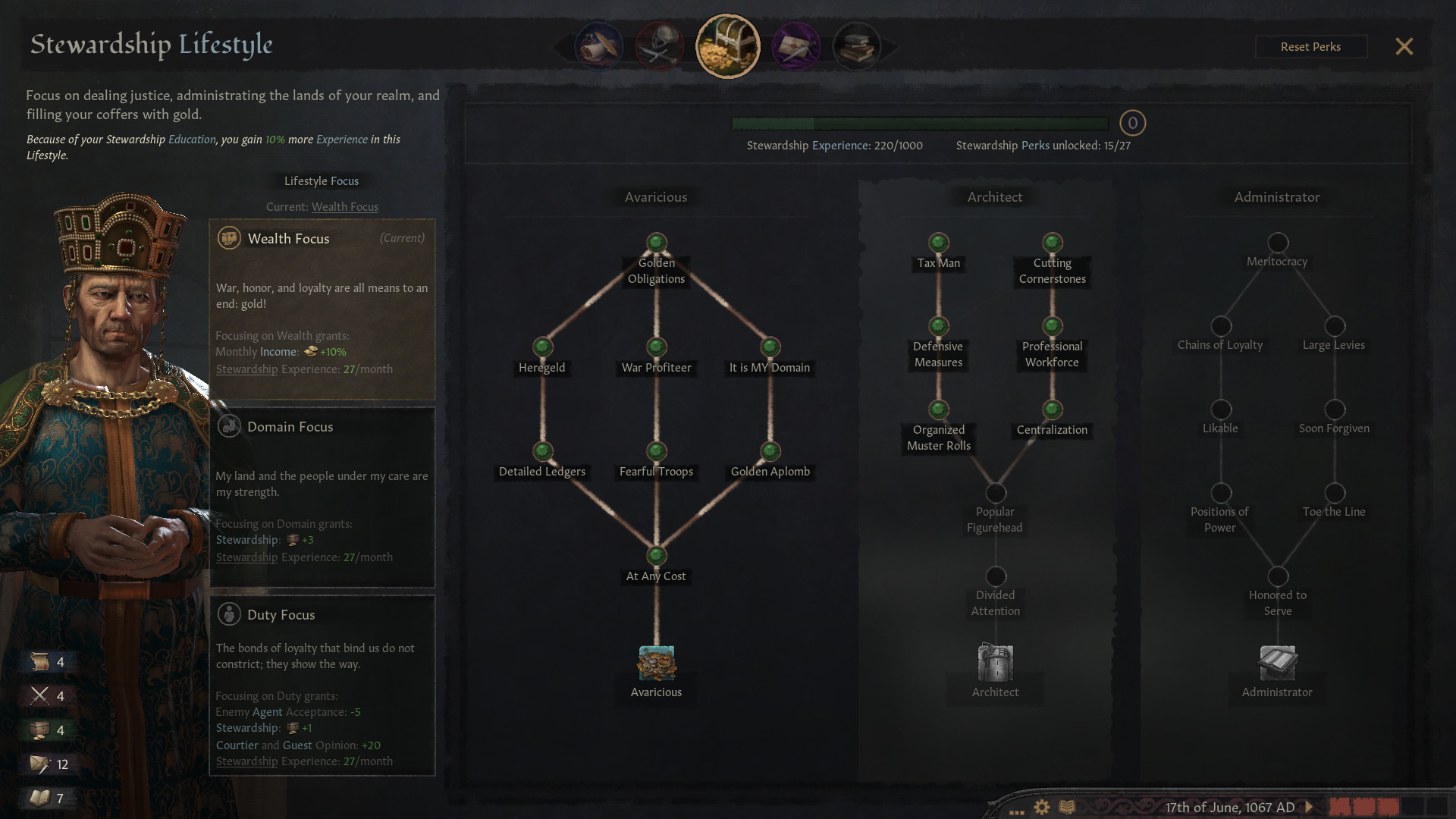Activate the Golden Obligations perk node
The height and width of the screenshot is (819, 1456).
pyautogui.click(x=655, y=243)
